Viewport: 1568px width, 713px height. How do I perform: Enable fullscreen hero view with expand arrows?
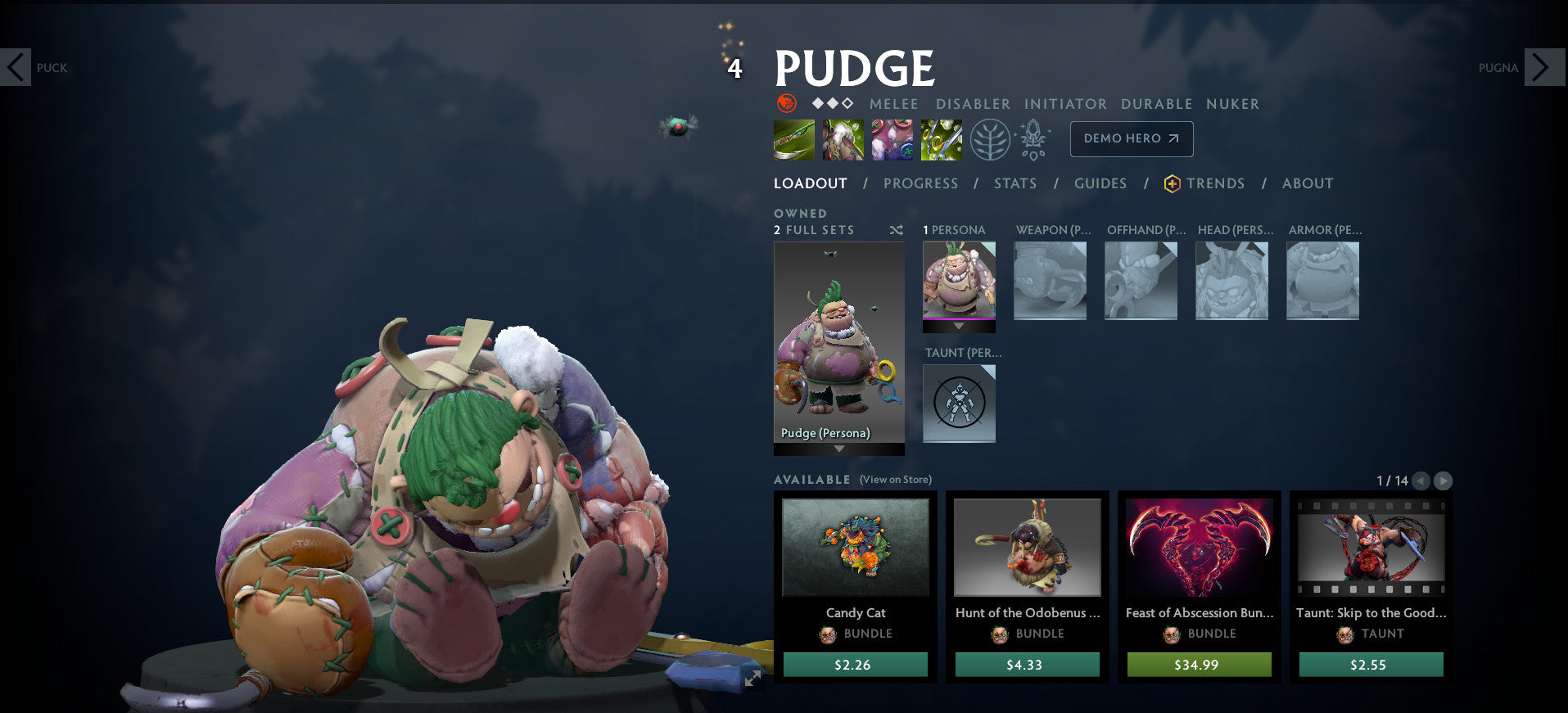click(752, 678)
